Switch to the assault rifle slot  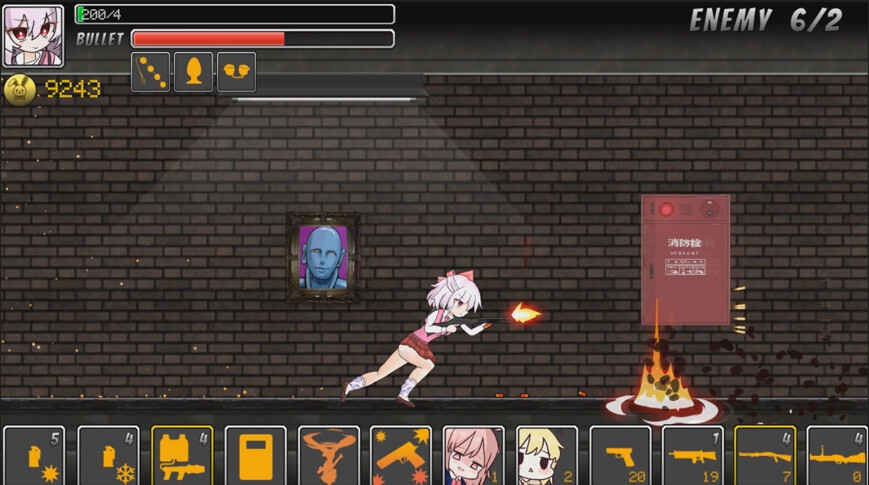(693, 457)
